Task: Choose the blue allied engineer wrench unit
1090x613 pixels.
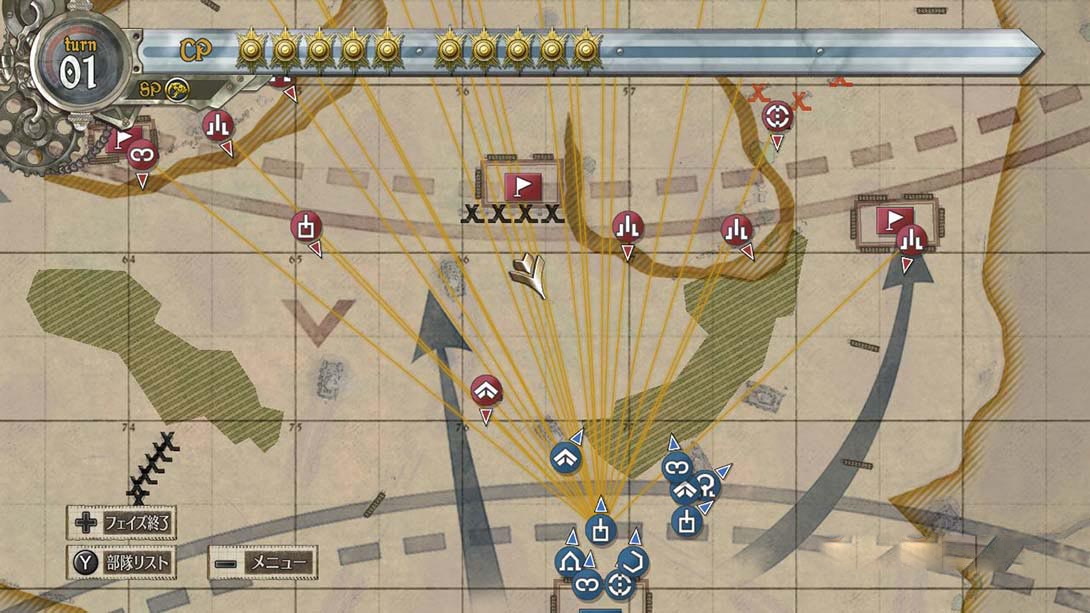Action: pyautogui.click(x=707, y=485)
